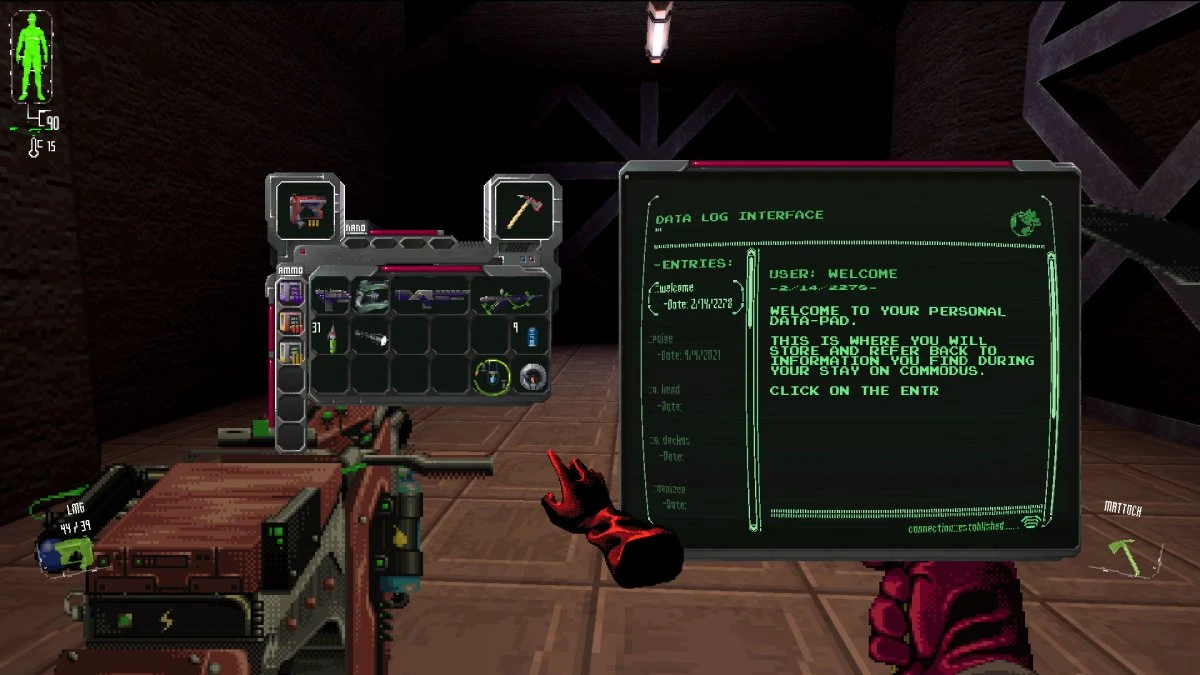Viewport: 1200px width, 675px height.
Task: Choose the yellow ammo type
Action: coord(290,352)
